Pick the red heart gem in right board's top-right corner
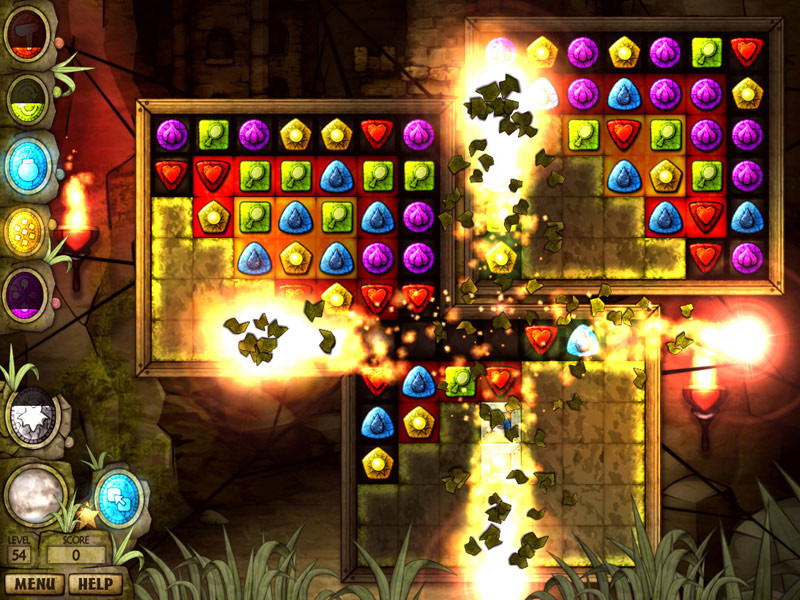The image size is (800, 600). point(747,50)
